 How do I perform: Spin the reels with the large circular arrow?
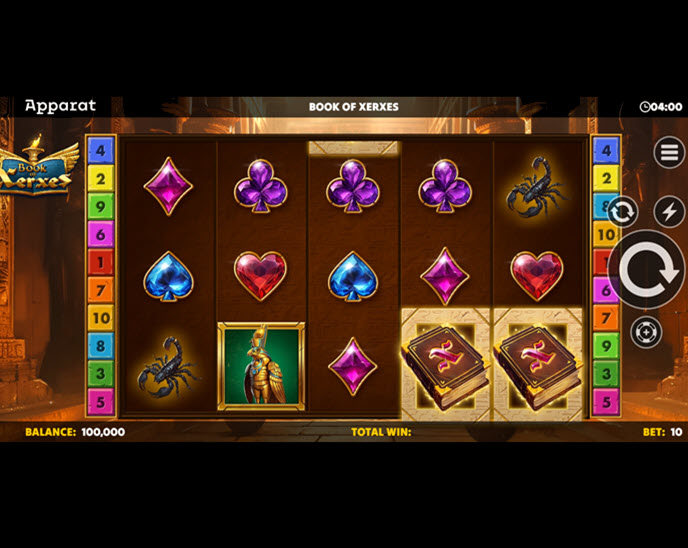click(x=646, y=270)
